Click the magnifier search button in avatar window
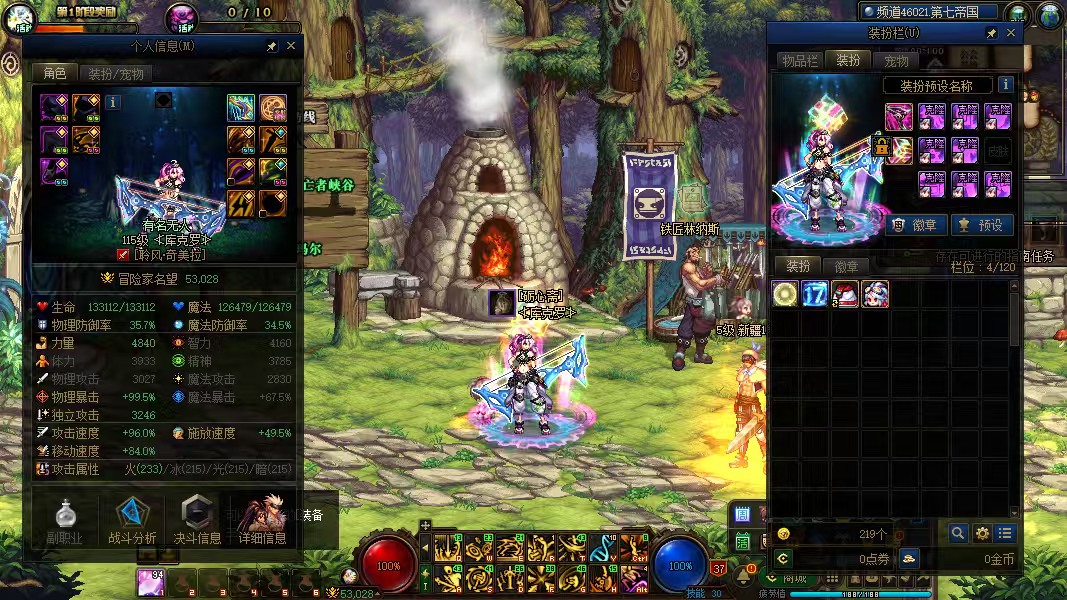Screen dimensions: 1067x600 958,534
